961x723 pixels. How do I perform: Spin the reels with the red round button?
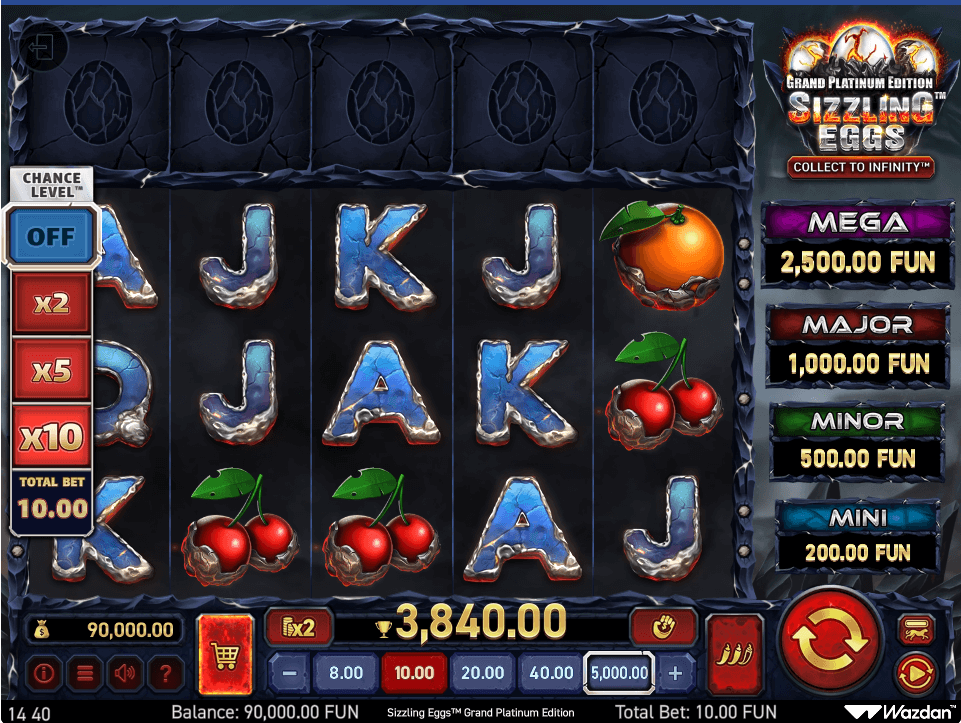(830, 642)
